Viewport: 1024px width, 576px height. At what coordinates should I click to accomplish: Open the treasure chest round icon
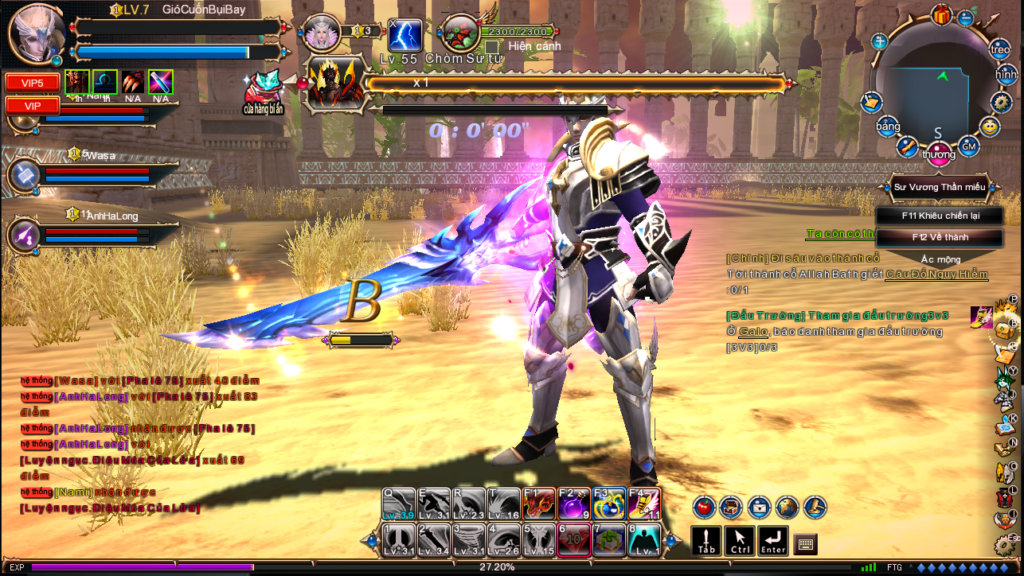731,507
